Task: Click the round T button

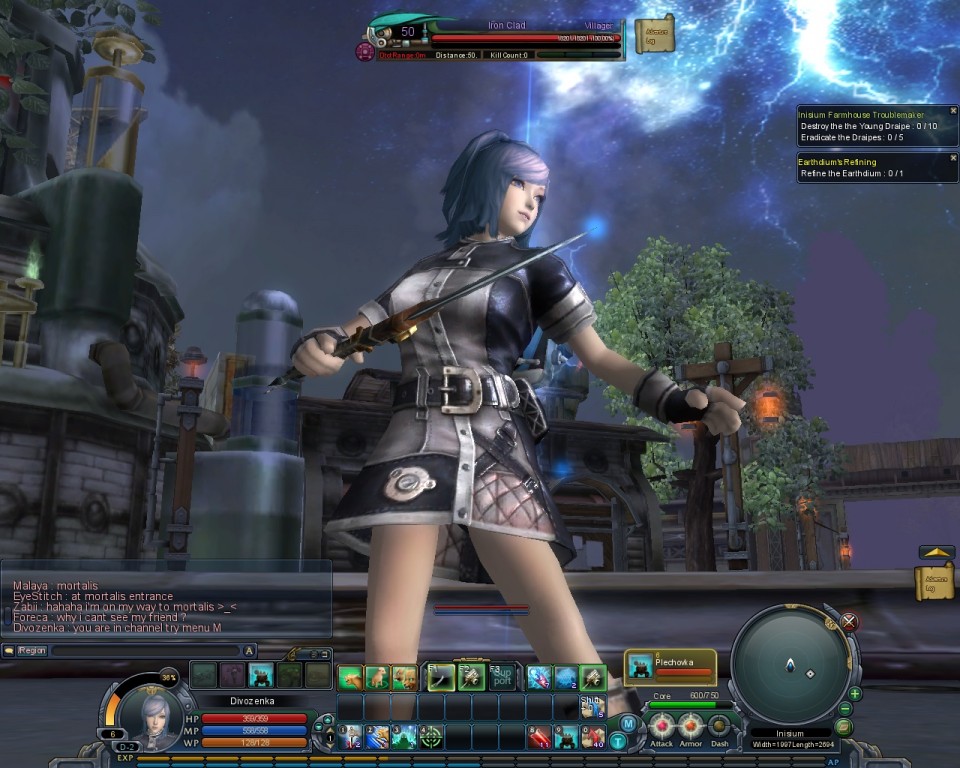Action: point(618,740)
